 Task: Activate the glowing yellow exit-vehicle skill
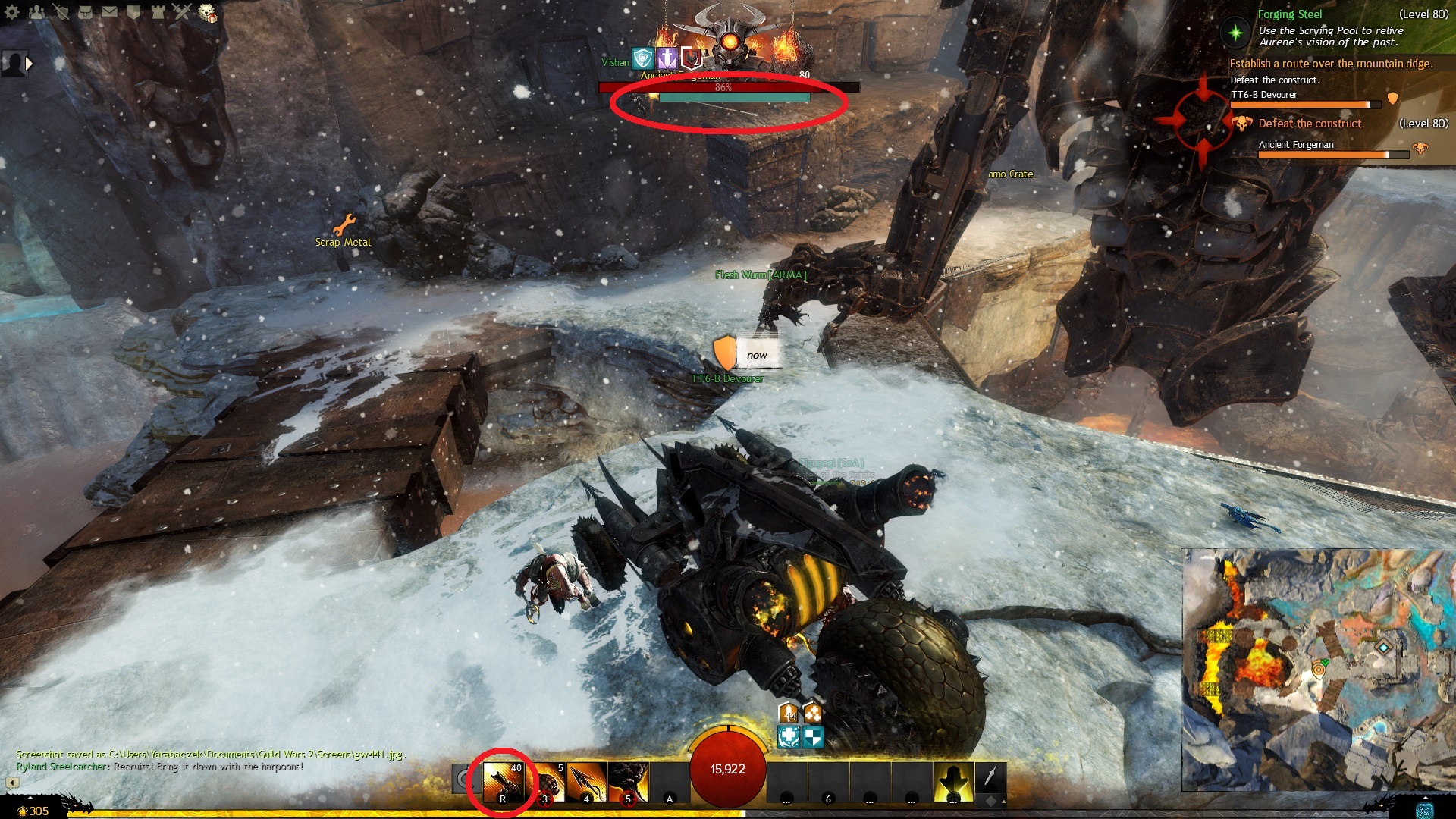tap(953, 783)
